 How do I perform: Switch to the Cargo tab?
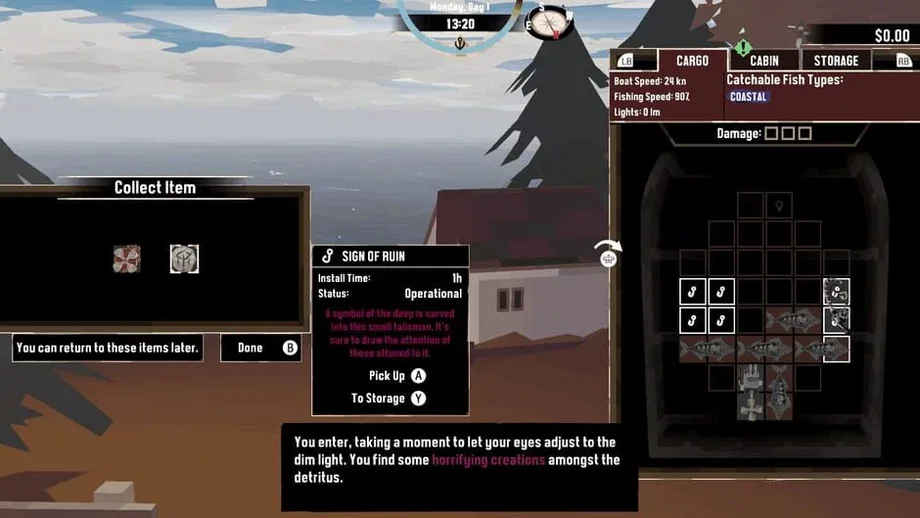(692, 61)
